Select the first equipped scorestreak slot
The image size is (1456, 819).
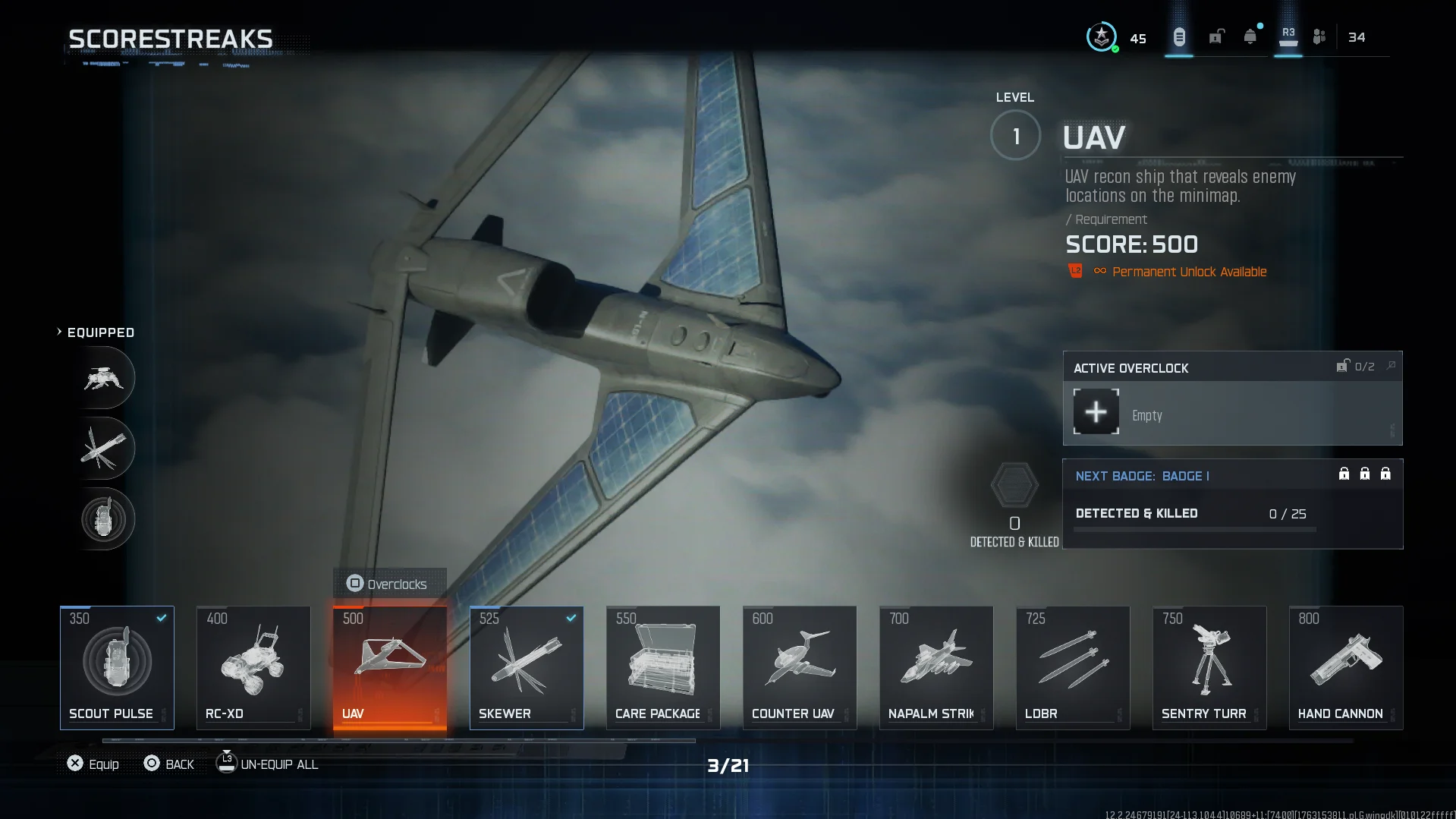[x=104, y=378]
